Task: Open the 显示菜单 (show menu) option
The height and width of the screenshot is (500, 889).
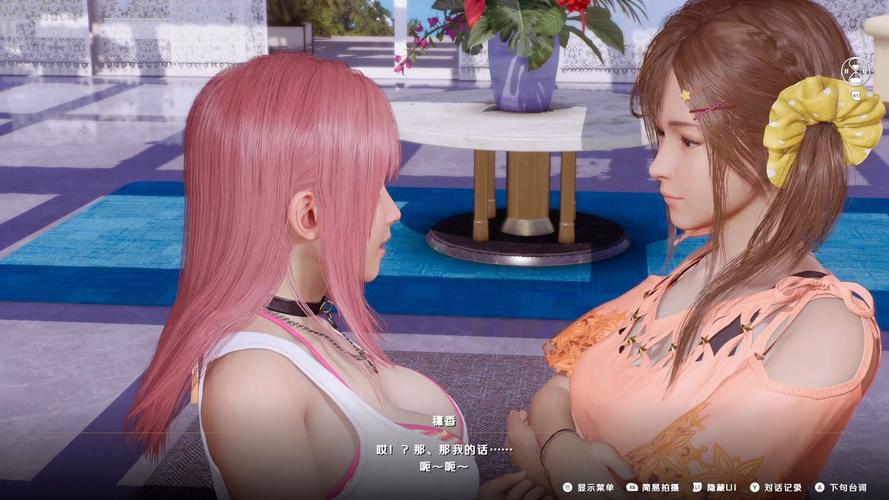Action: click(x=594, y=488)
